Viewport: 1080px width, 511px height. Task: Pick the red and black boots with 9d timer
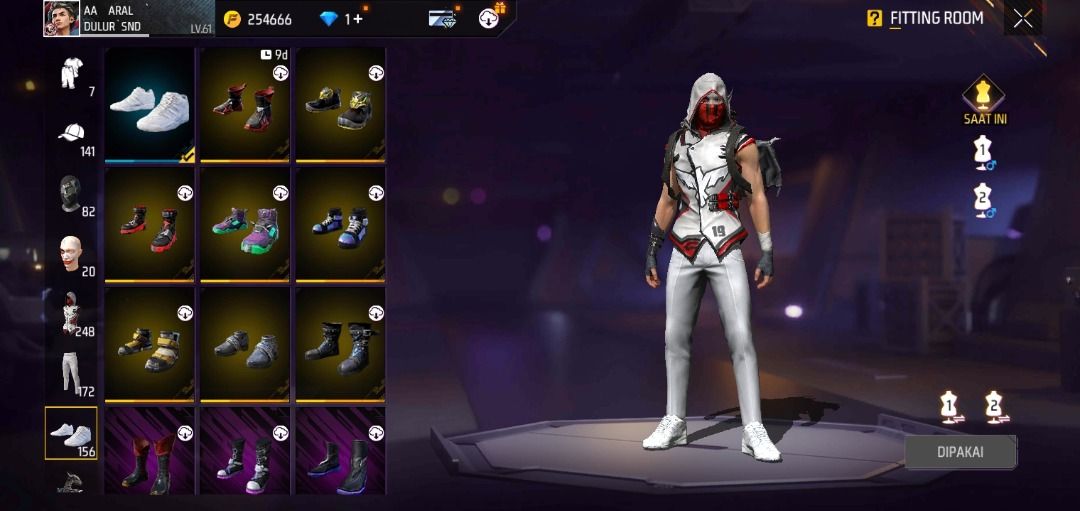244,103
